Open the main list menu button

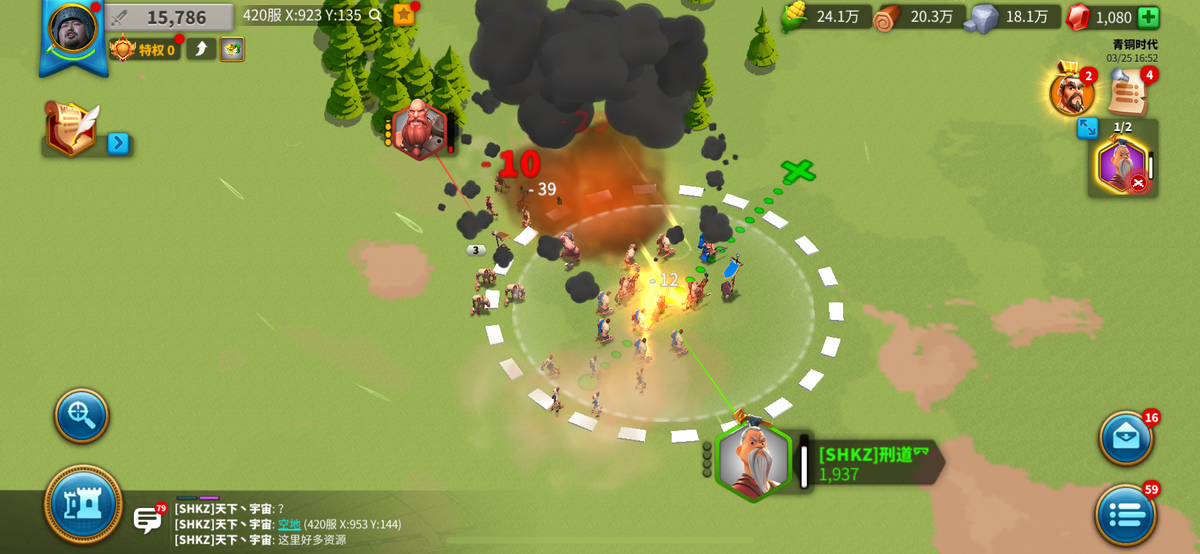coord(1126,515)
